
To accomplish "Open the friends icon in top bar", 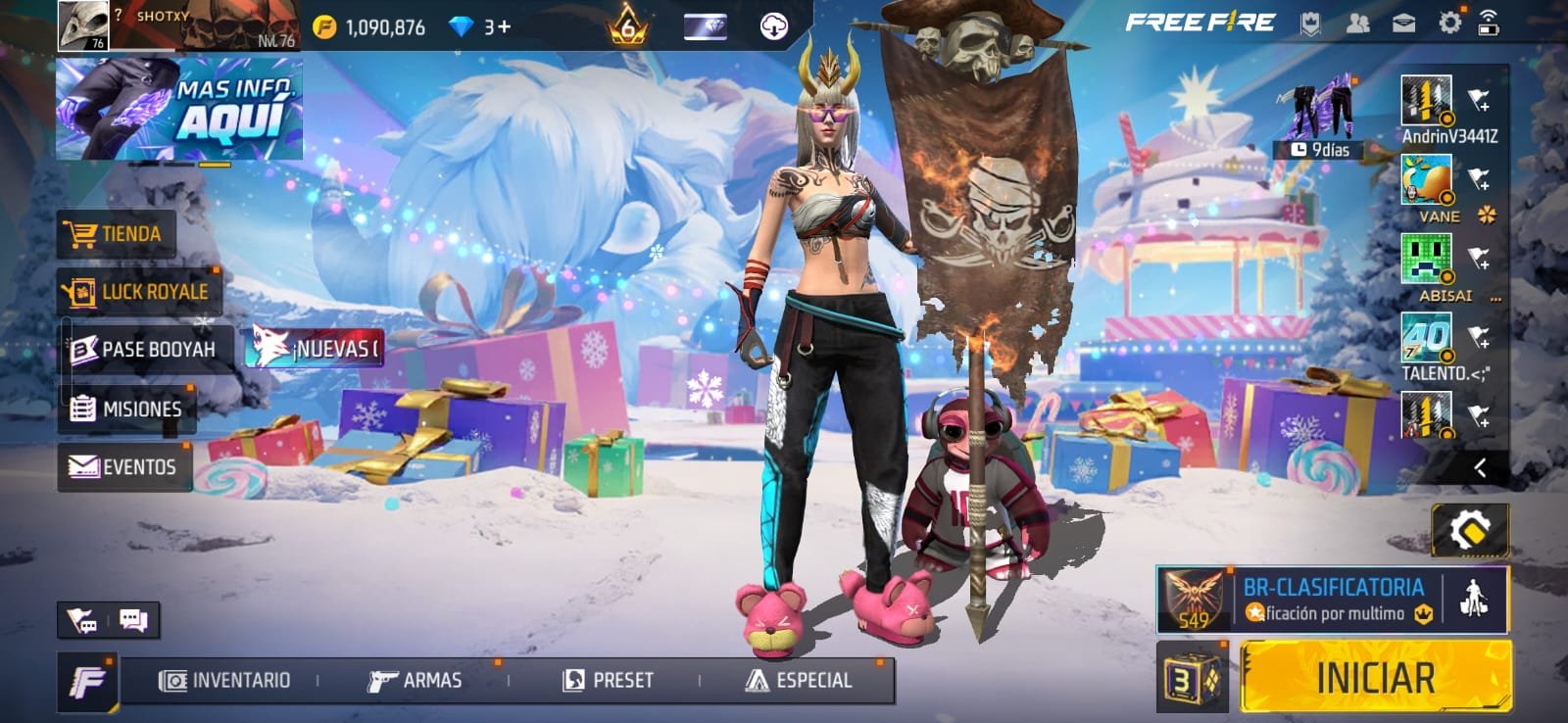I will pyautogui.click(x=1357, y=23).
